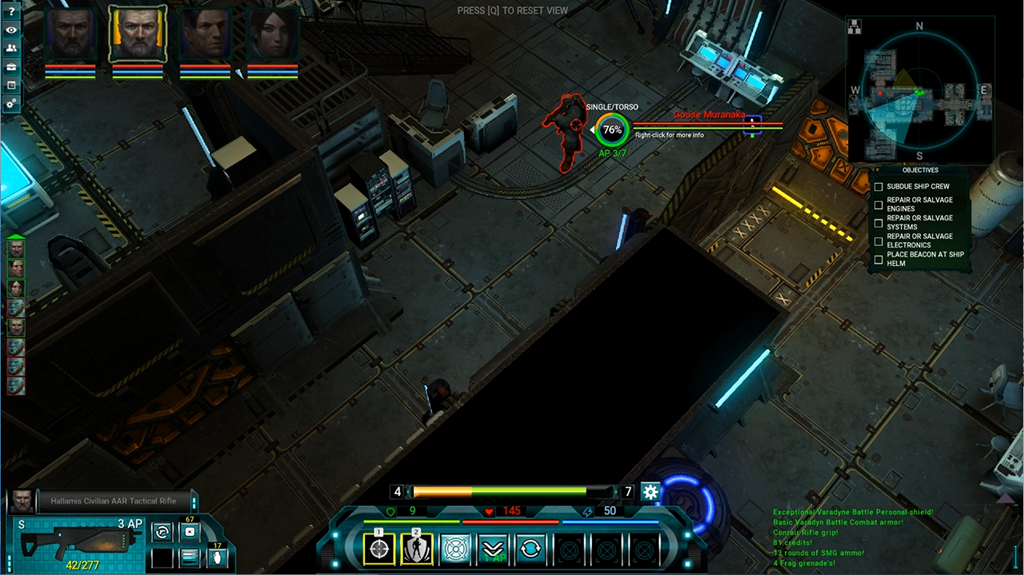Open the gear settings icon in sidebar

(12, 103)
